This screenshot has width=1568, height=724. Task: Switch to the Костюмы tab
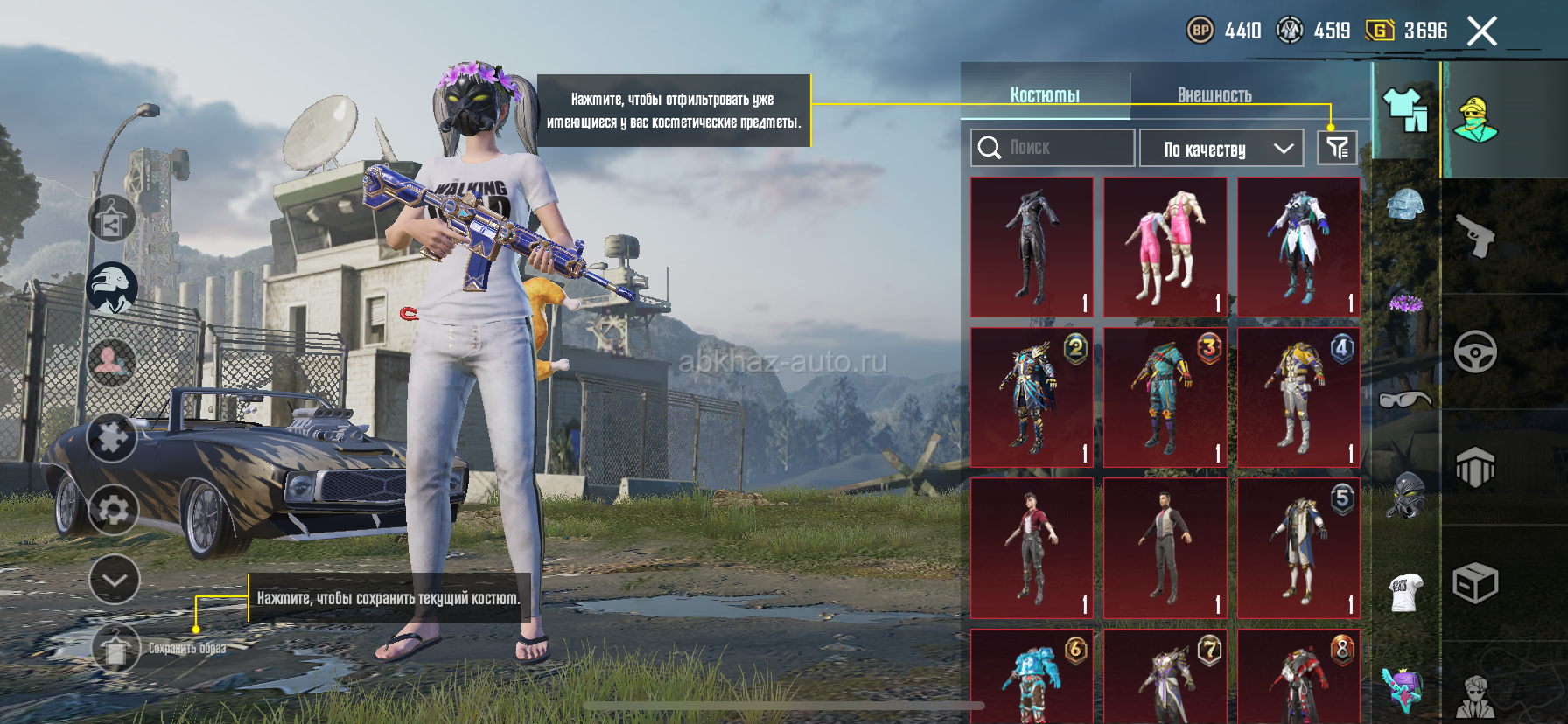[x=1045, y=95]
